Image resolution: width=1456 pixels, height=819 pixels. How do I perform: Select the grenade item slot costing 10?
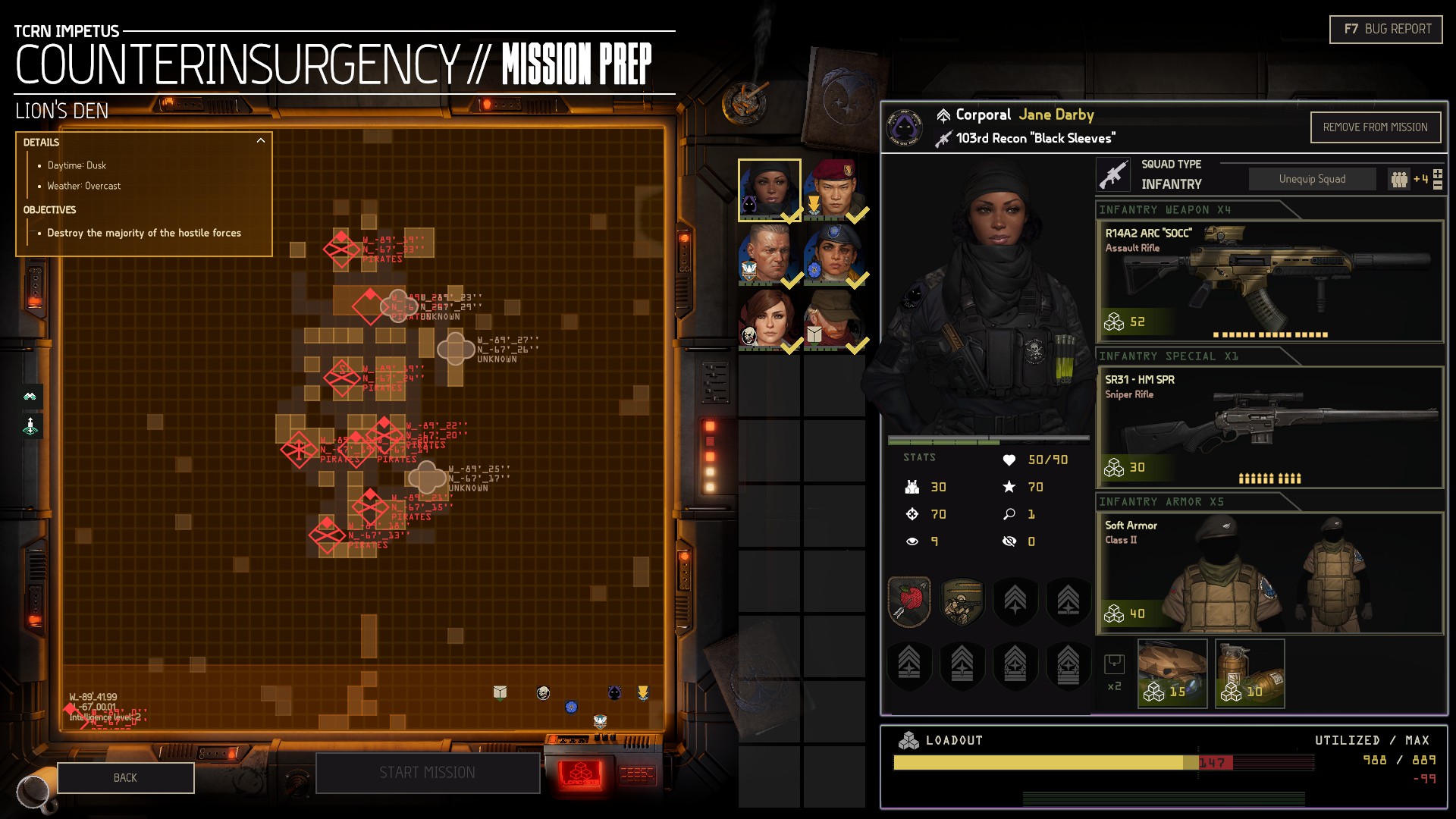tap(1250, 673)
